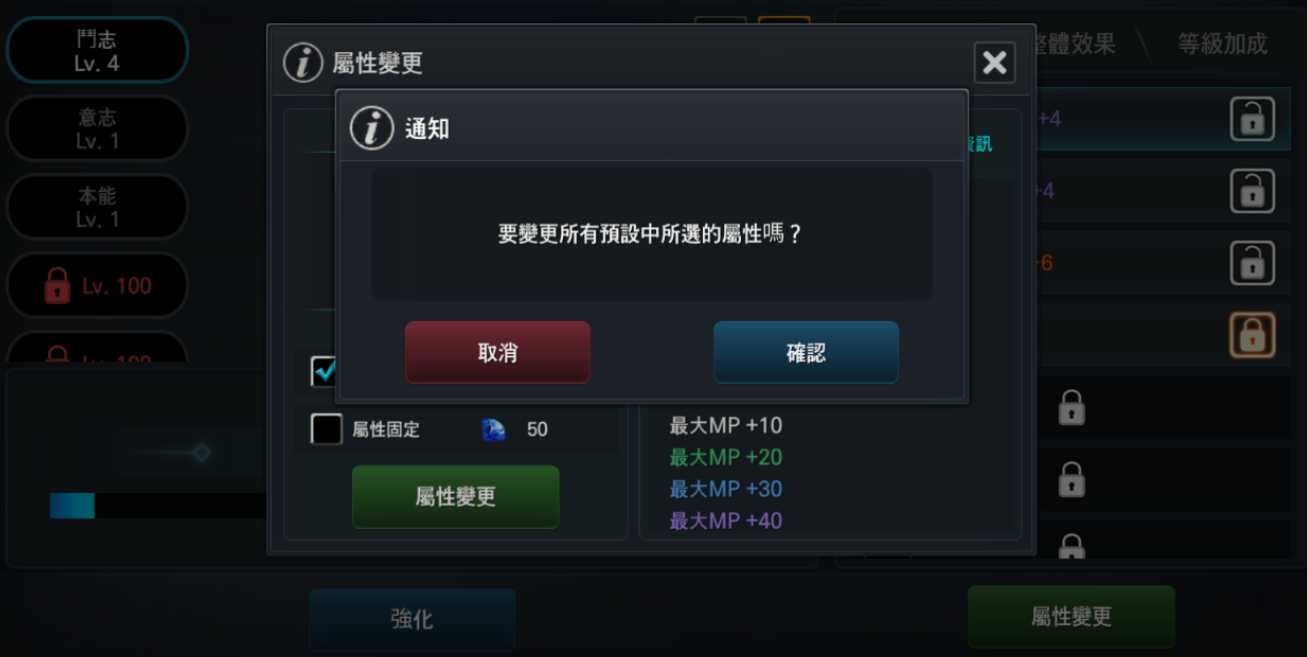Image resolution: width=1307 pixels, height=657 pixels.
Task: Confirm with the 確認 button
Action: pyautogui.click(x=805, y=352)
